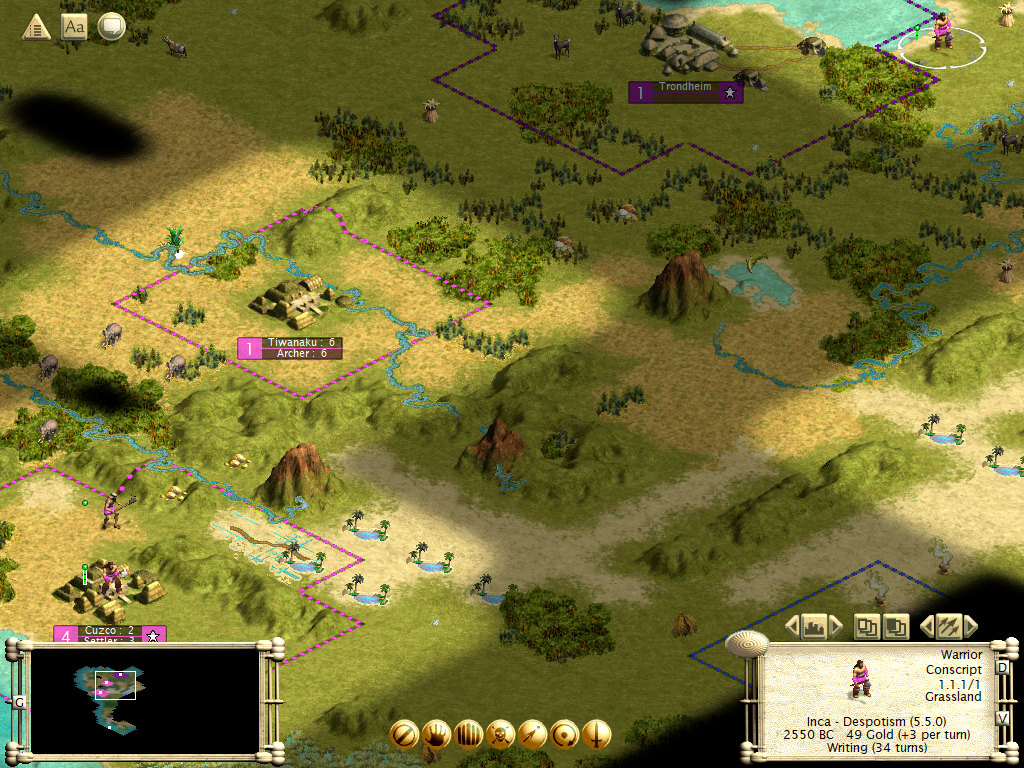Activate the vertical bars unit order
This screenshot has height=768, width=1024.
467,734
